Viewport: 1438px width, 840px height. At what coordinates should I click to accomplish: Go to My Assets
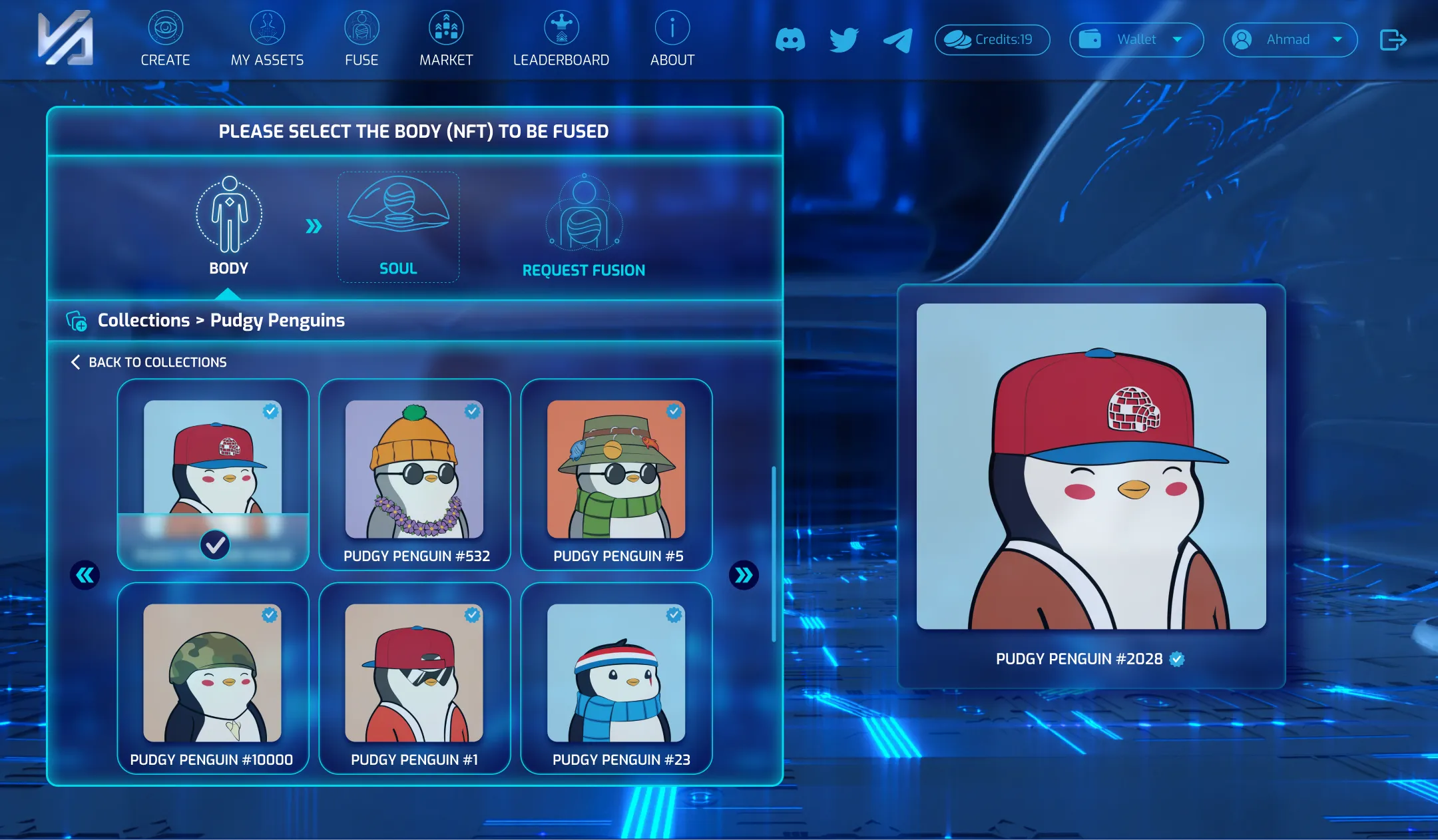(x=267, y=40)
